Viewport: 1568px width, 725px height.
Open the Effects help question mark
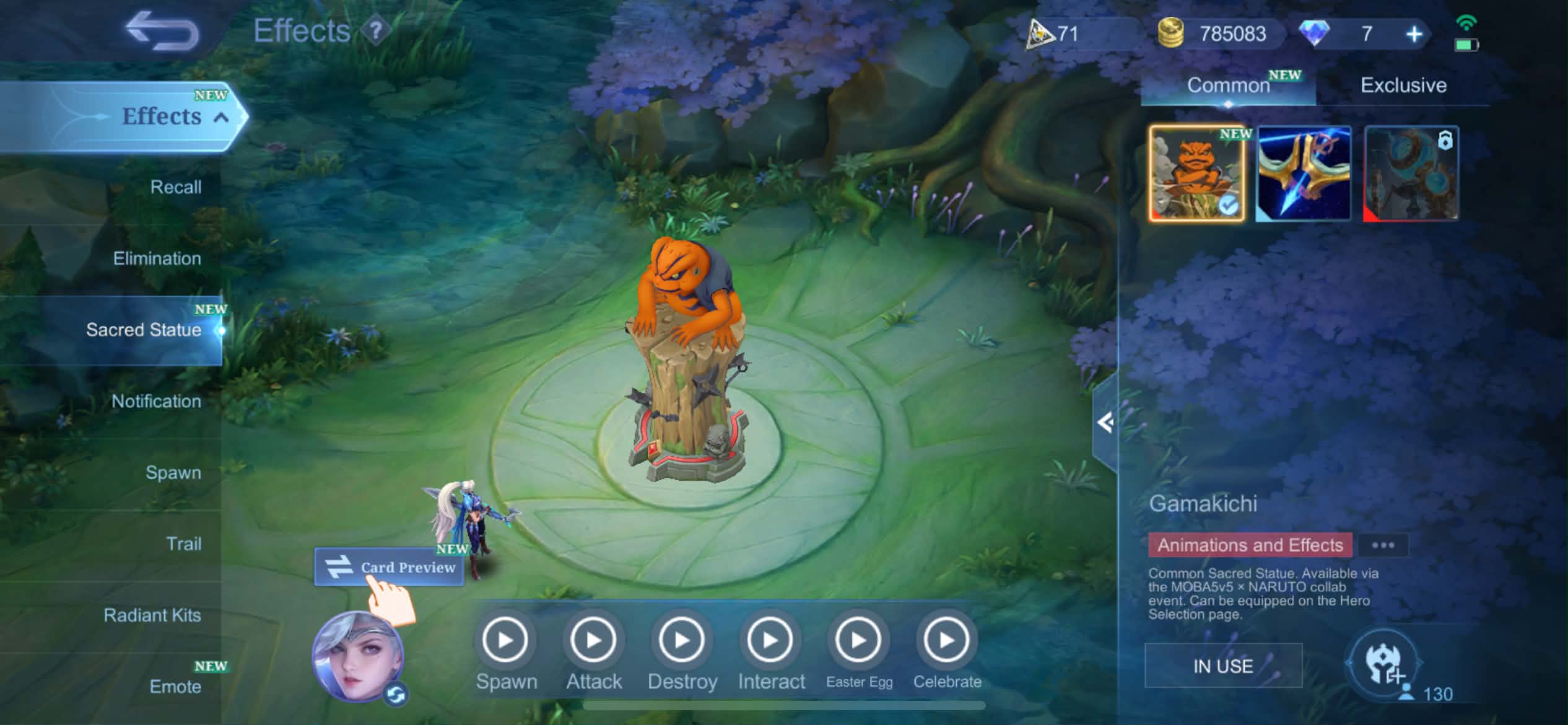375,30
